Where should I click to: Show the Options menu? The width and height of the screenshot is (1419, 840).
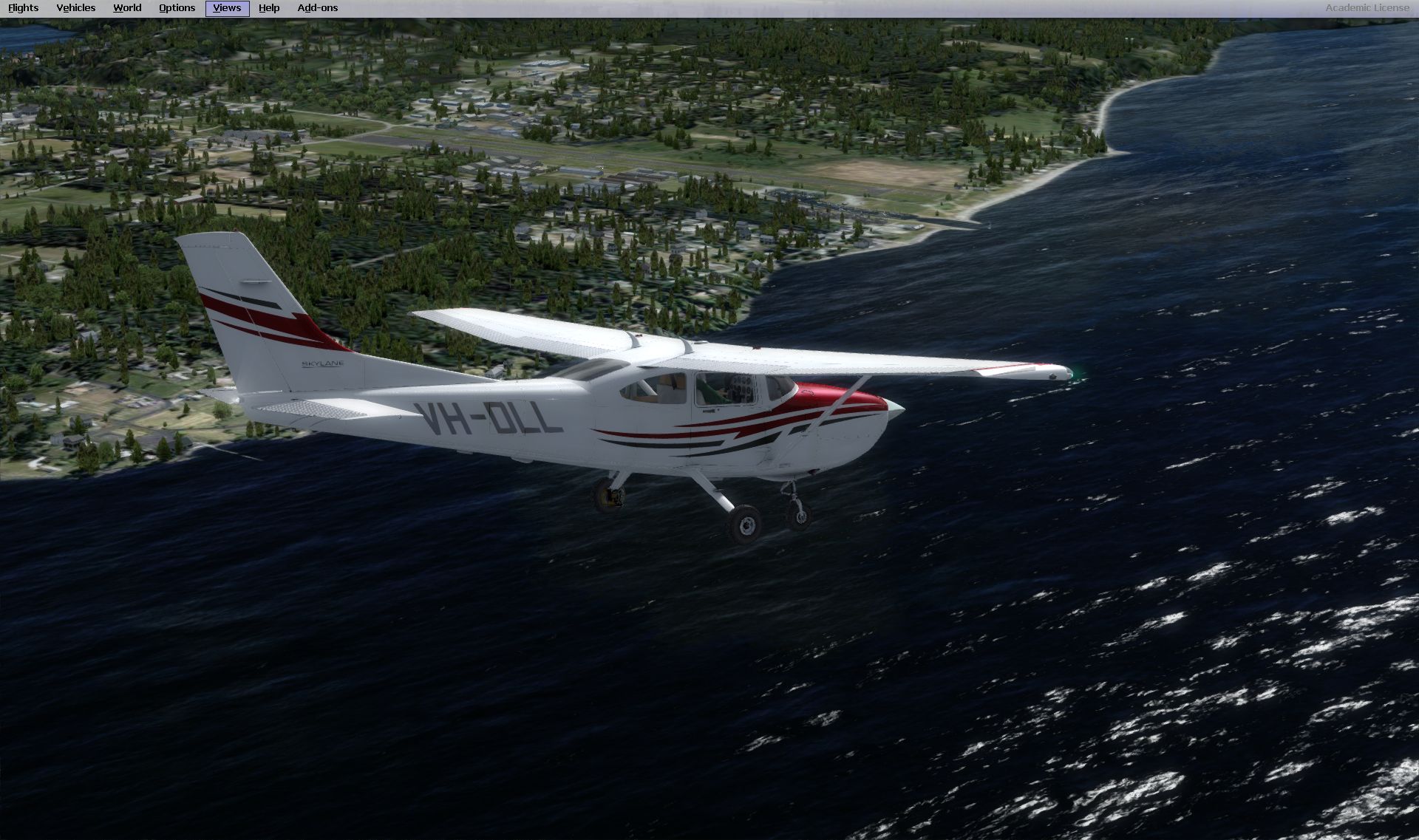pyautogui.click(x=177, y=8)
